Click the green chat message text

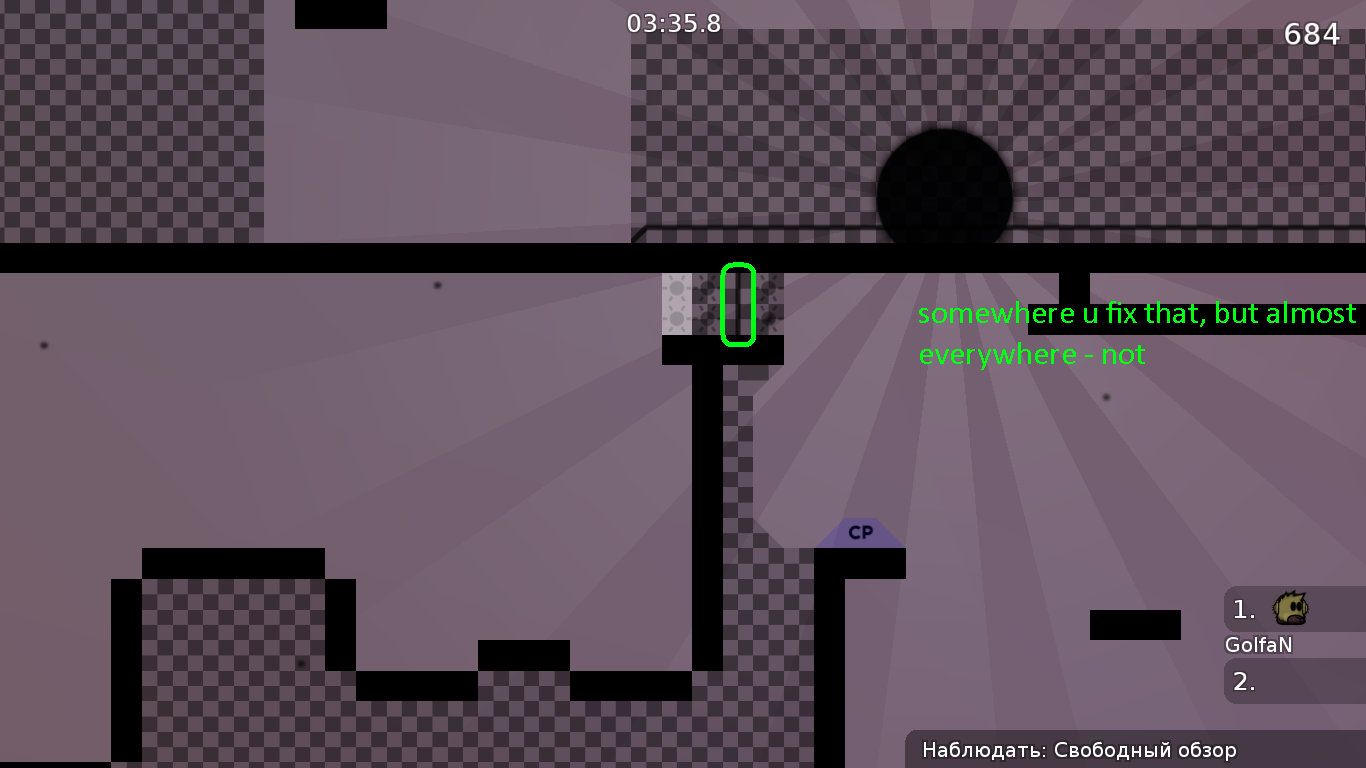[x=1130, y=333]
